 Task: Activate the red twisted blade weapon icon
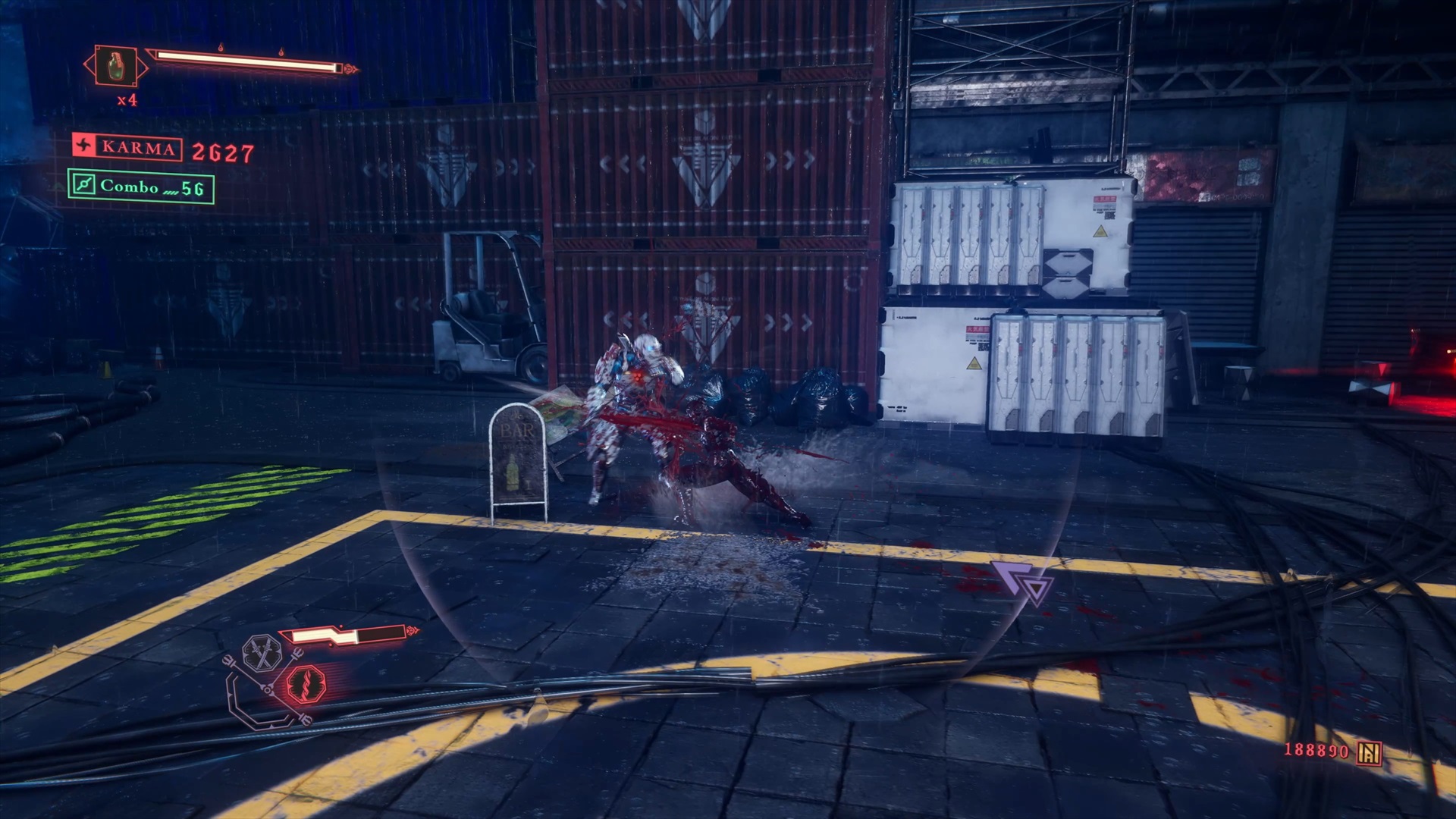(x=306, y=683)
